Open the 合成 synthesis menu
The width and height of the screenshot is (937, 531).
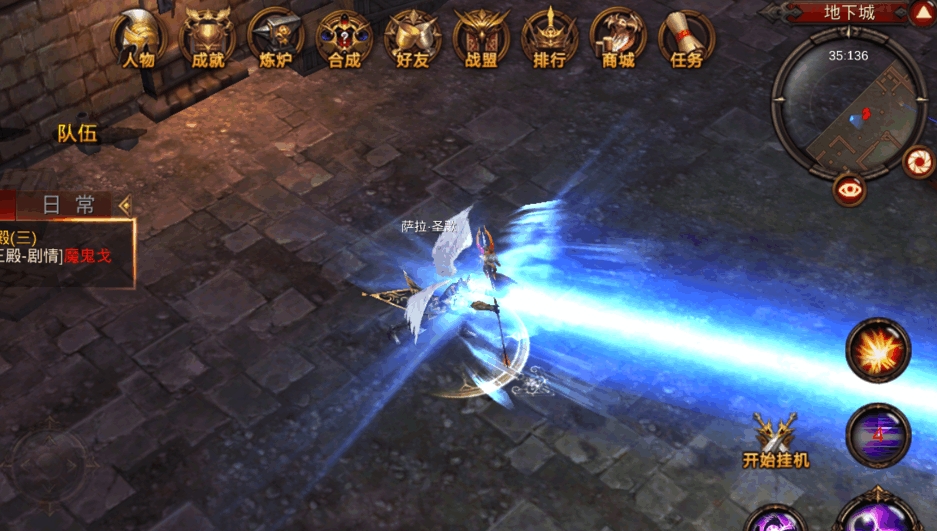point(344,39)
